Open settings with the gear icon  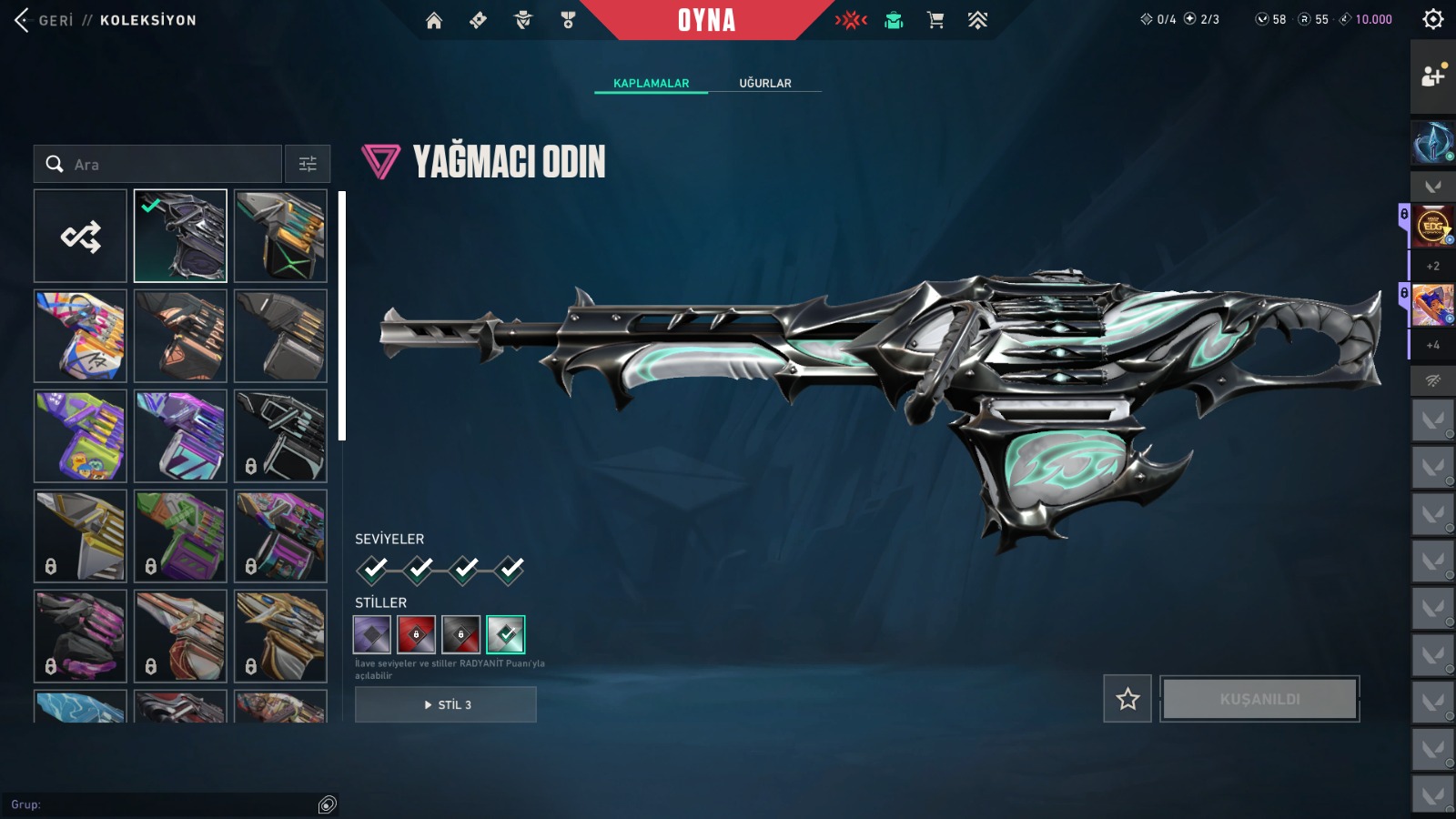pyautogui.click(x=1433, y=19)
